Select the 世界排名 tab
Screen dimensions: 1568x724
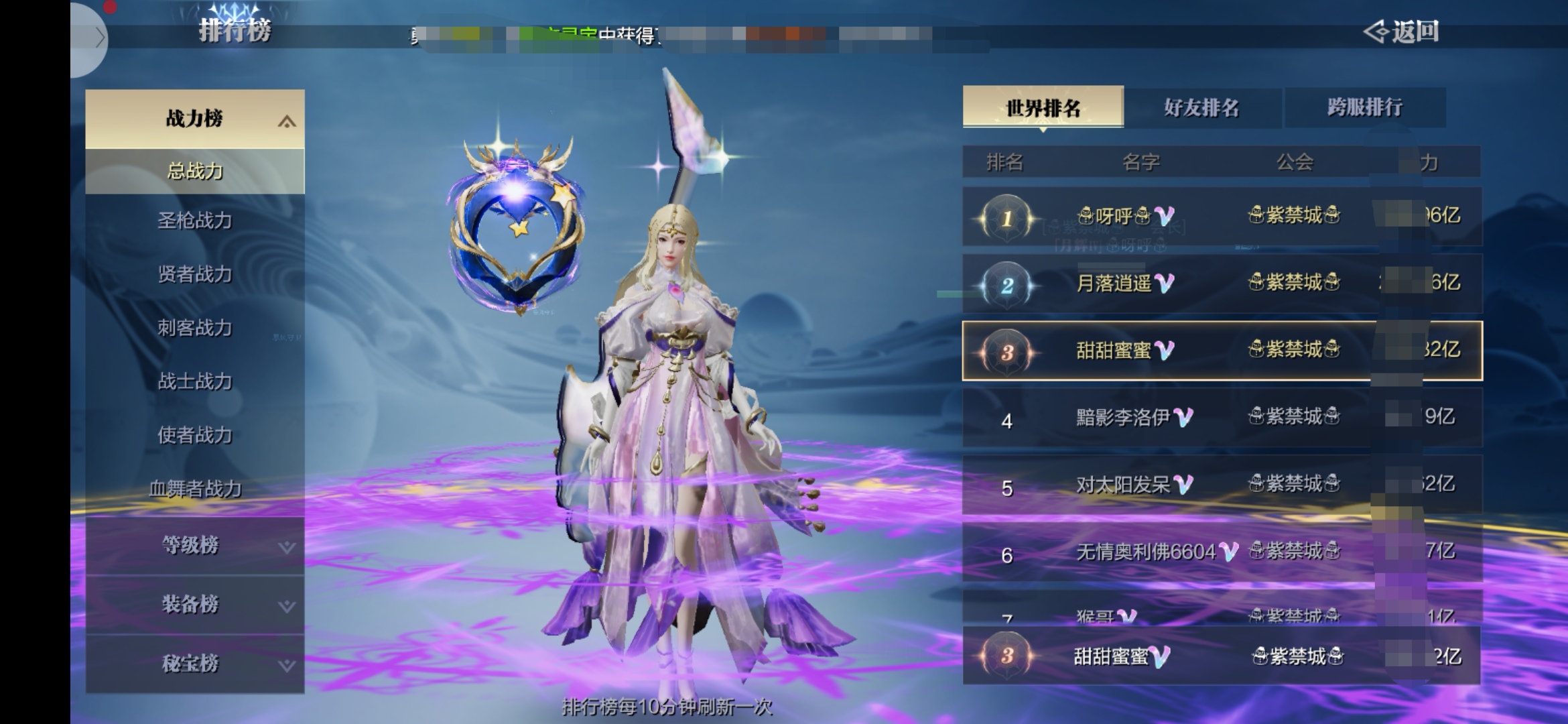coord(1043,107)
